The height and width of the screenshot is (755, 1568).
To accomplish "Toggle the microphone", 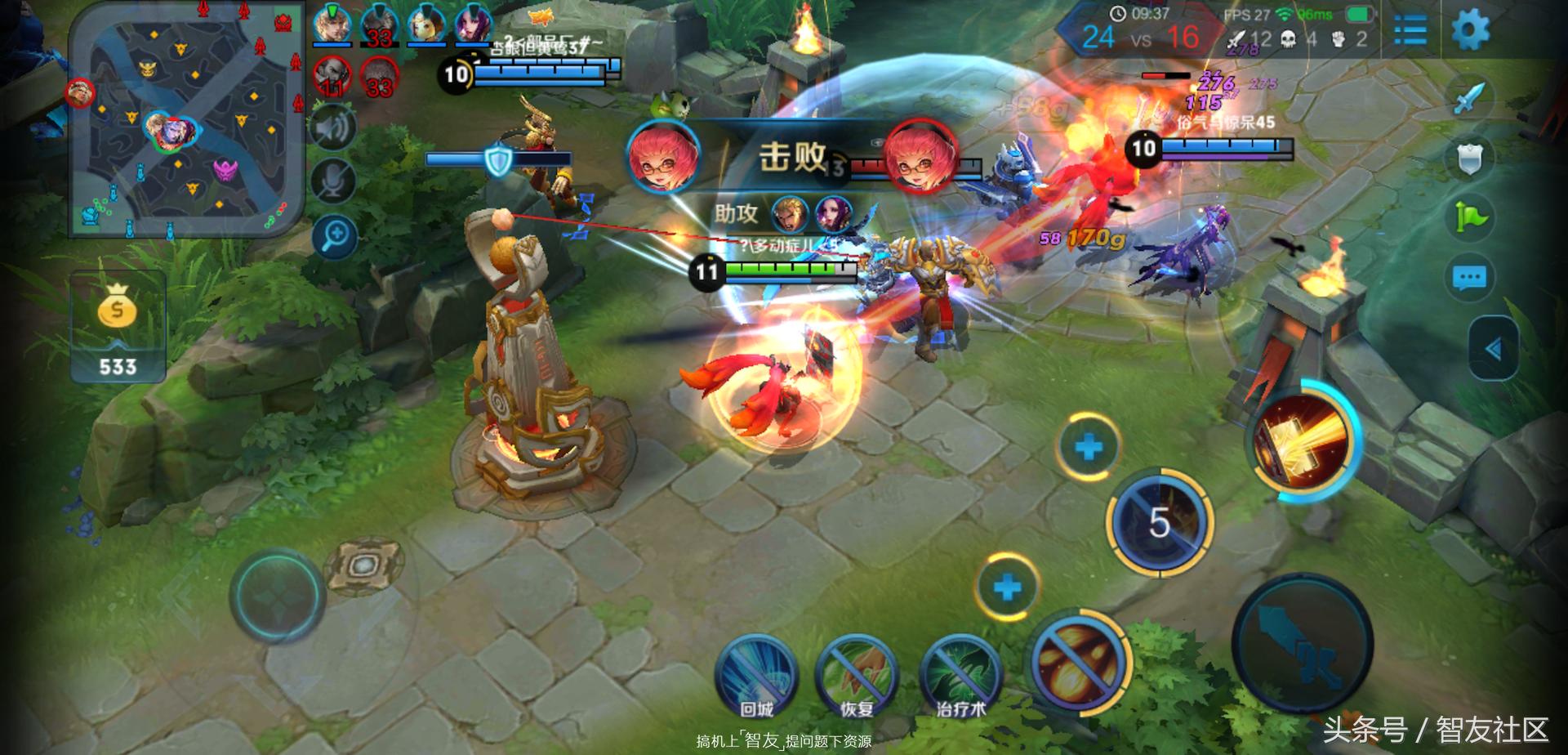I will click(335, 181).
